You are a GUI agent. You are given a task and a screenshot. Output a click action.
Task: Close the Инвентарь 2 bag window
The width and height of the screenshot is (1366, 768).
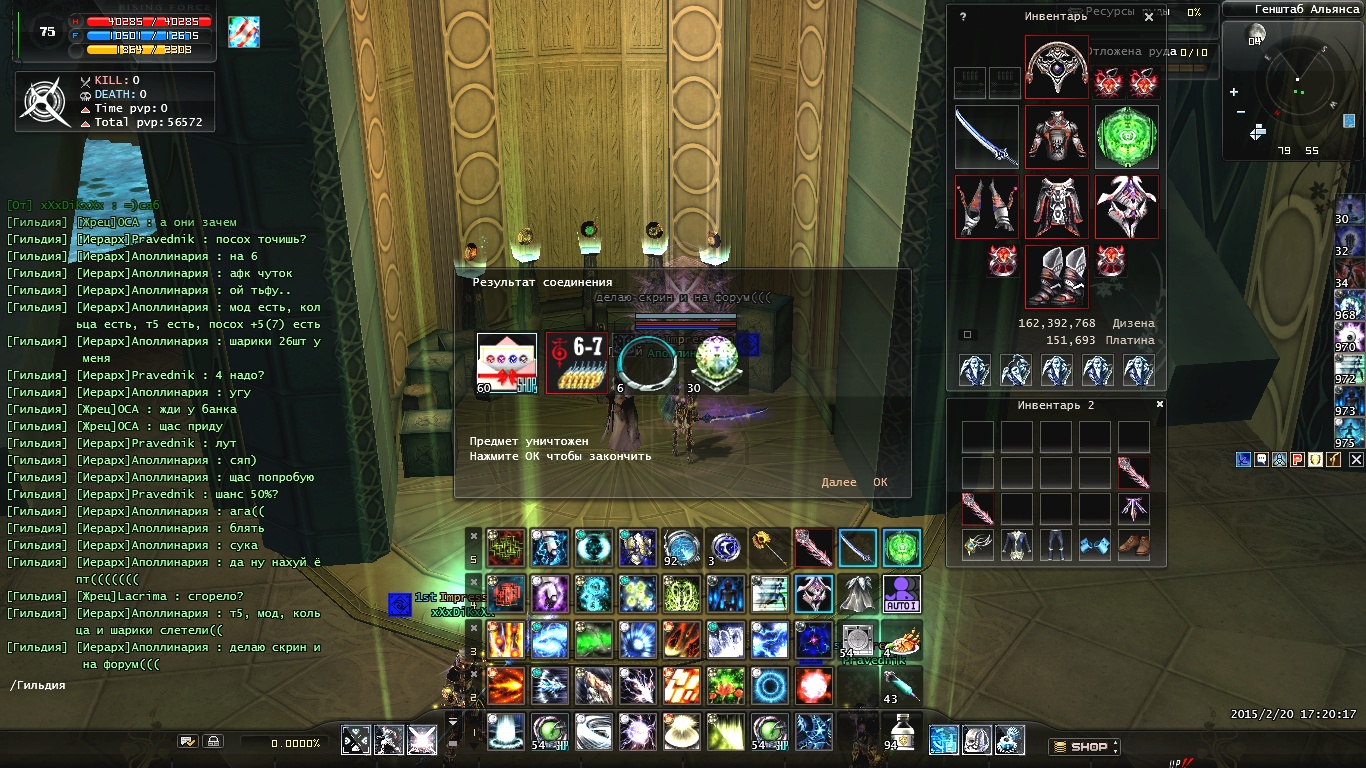1160,404
